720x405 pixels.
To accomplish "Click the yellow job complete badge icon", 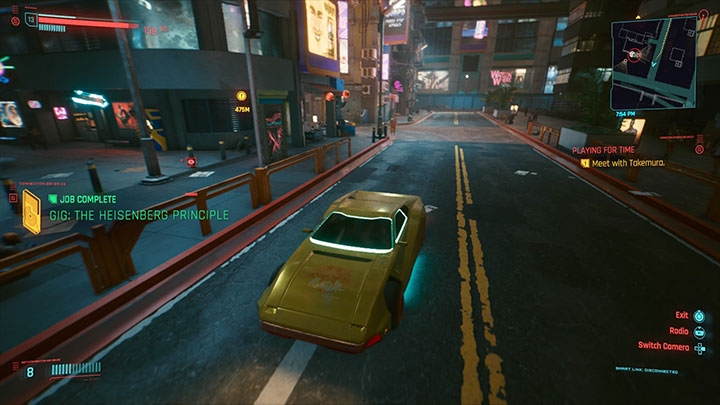I will tap(32, 212).
